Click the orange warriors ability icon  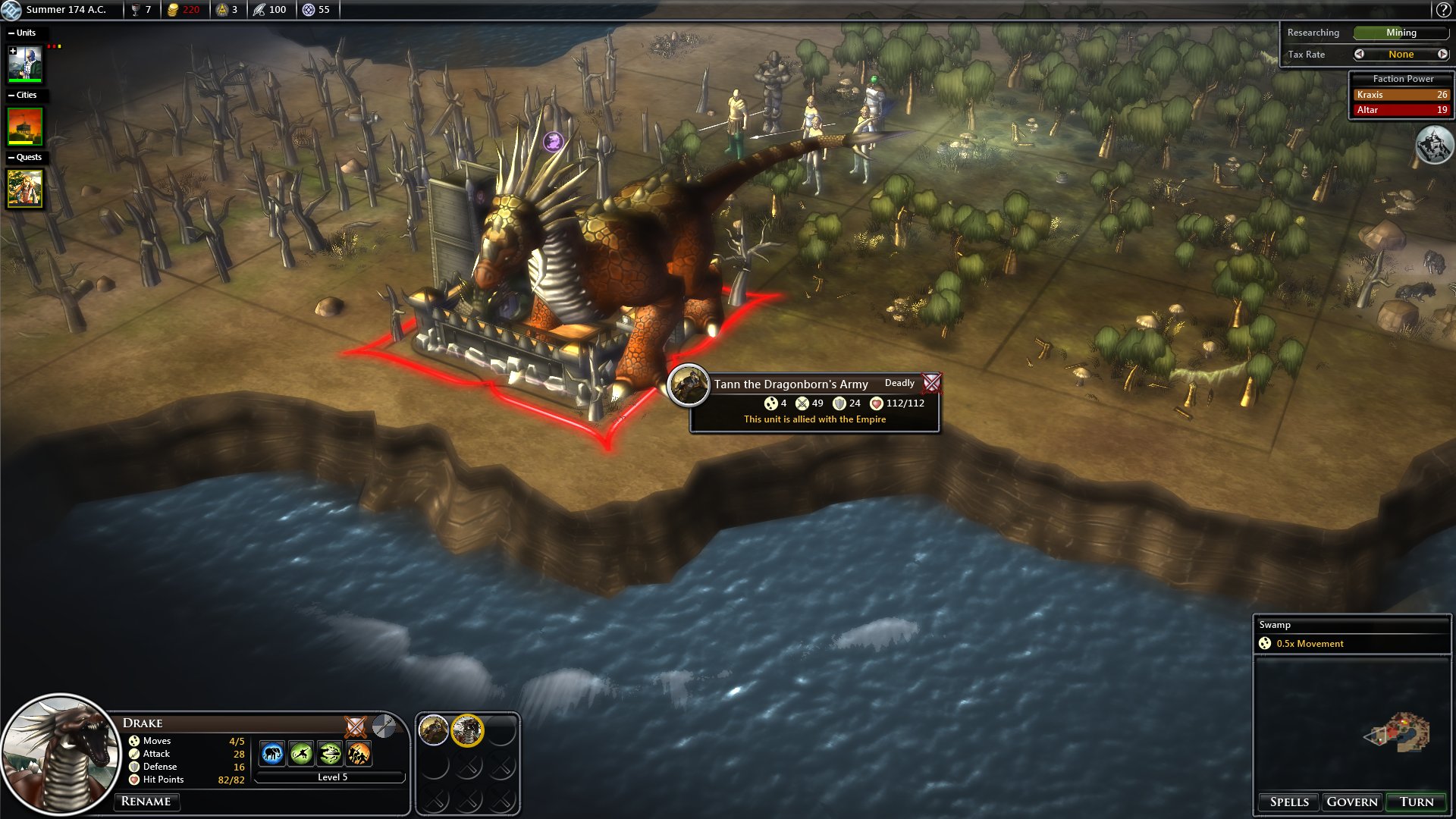click(x=359, y=754)
